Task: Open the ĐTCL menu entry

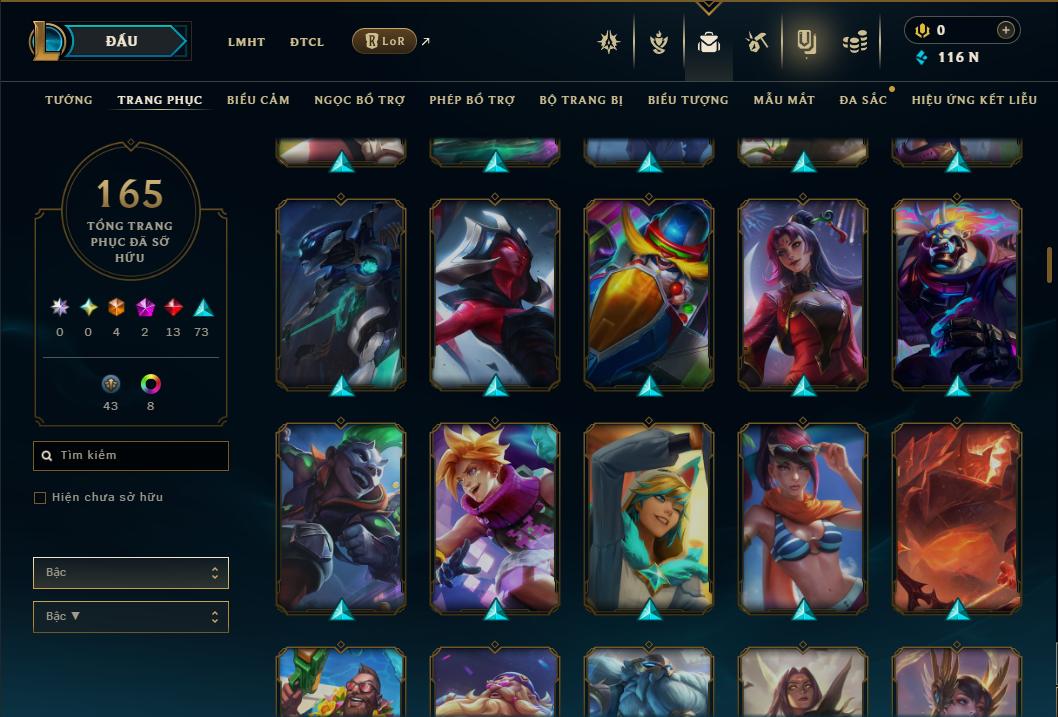Action: [307, 42]
